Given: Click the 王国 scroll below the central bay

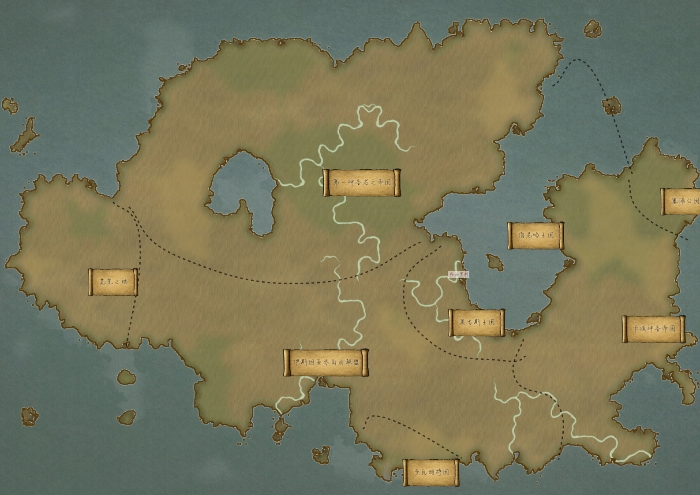Looking at the screenshot, I should [477, 322].
